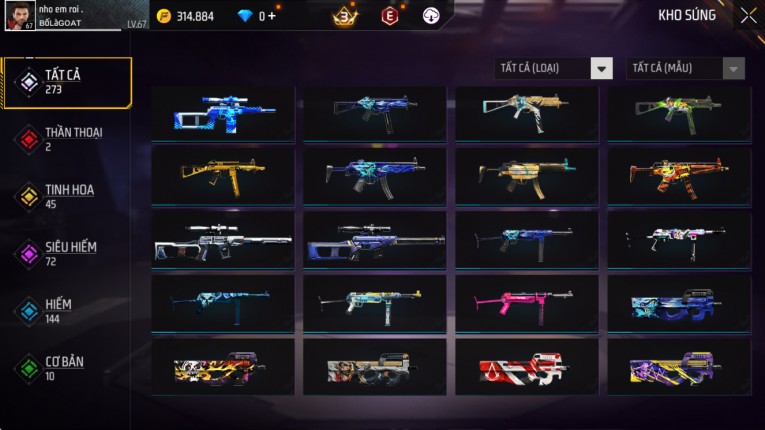765x430 pixels.
Task: Open the player profile avatar
Action: (20, 16)
